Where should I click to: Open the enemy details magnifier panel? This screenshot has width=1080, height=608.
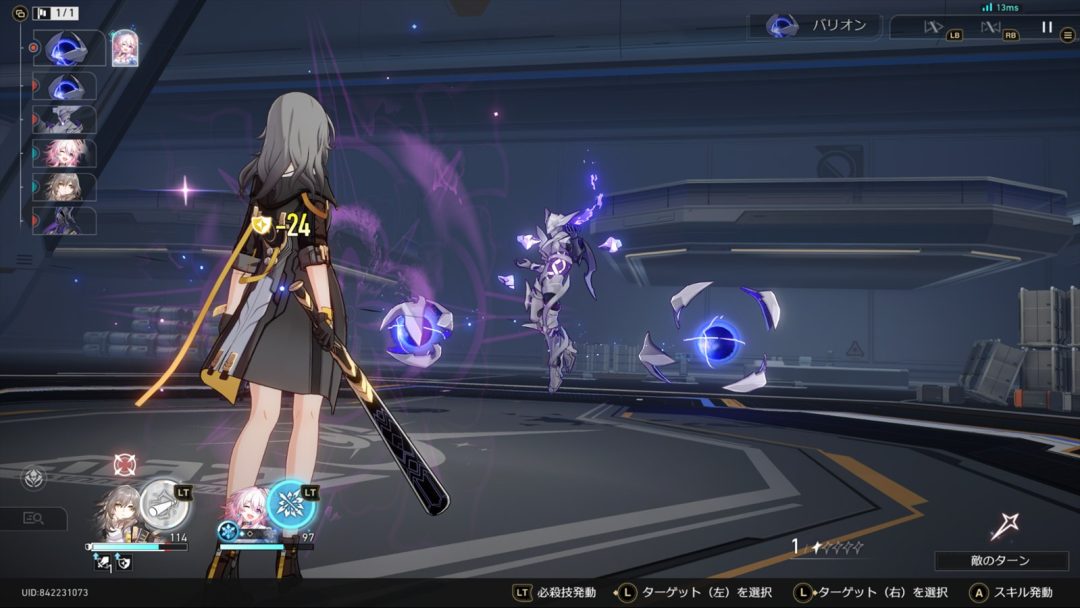tap(33, 518)
